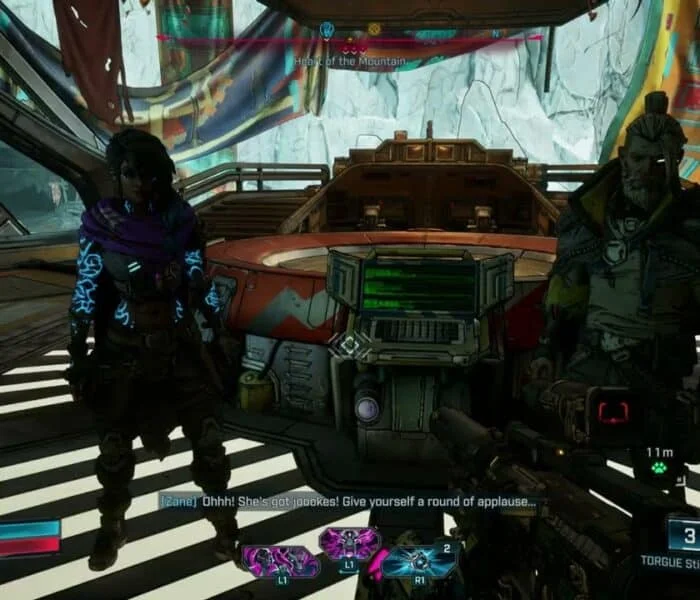Click the yellow marker on the compass
The width and height of the screenshot is (700, 600).
[x=374, y=30]
